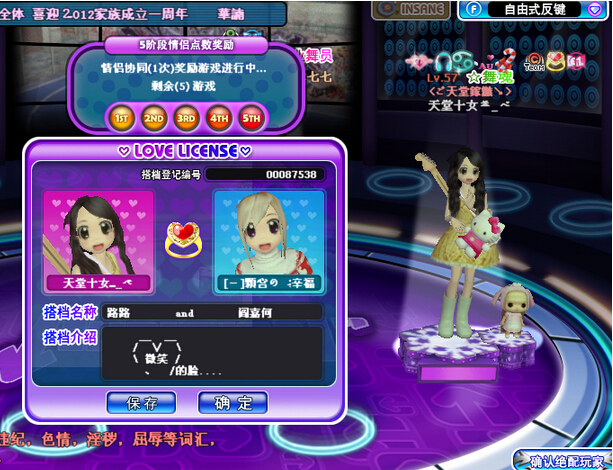Select the 3RD stage reward badge

187,117
